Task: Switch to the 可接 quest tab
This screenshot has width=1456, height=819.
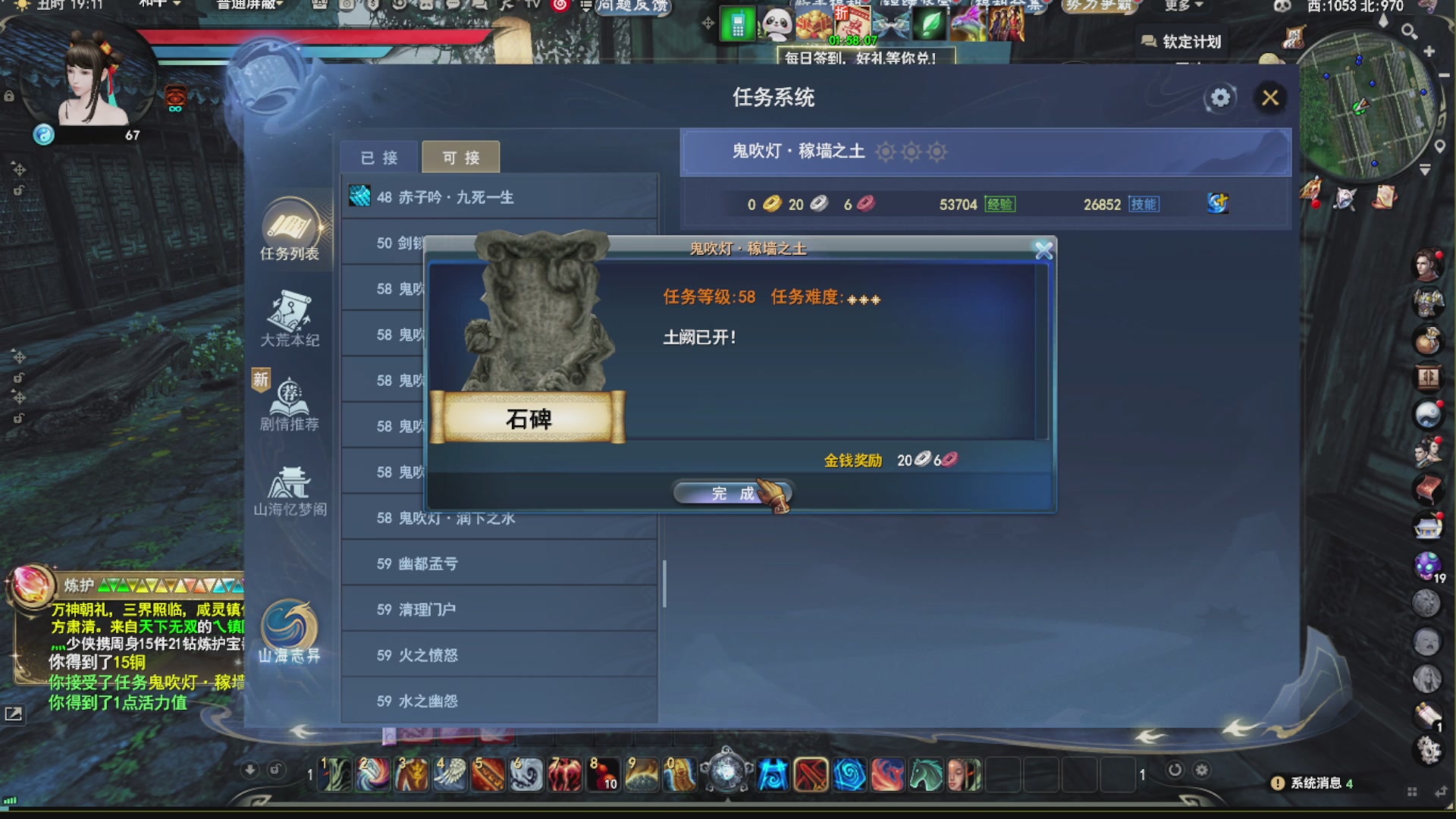Action: (460, 156)
